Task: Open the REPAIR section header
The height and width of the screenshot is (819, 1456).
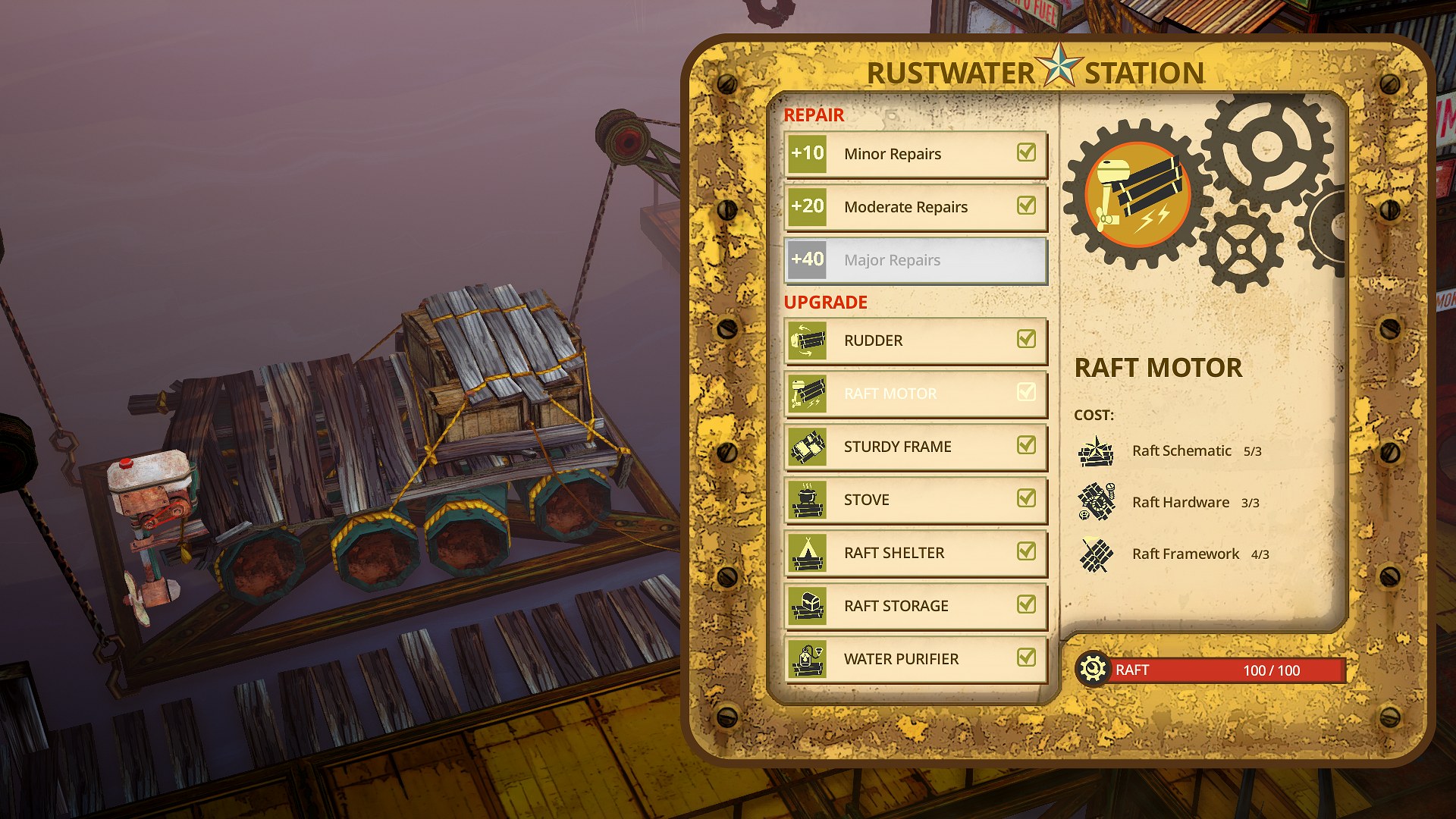Action: click(x=813, y=115)
